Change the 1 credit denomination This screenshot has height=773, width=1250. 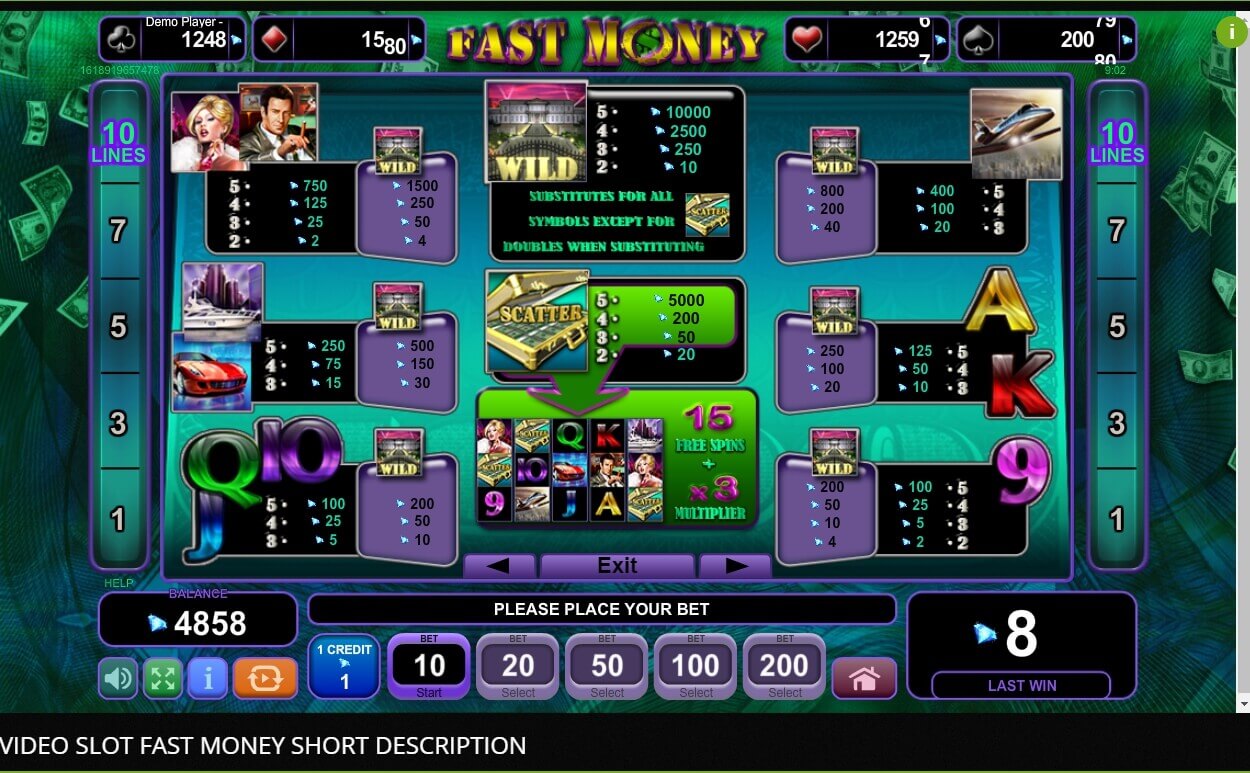(x=344, y=666)
